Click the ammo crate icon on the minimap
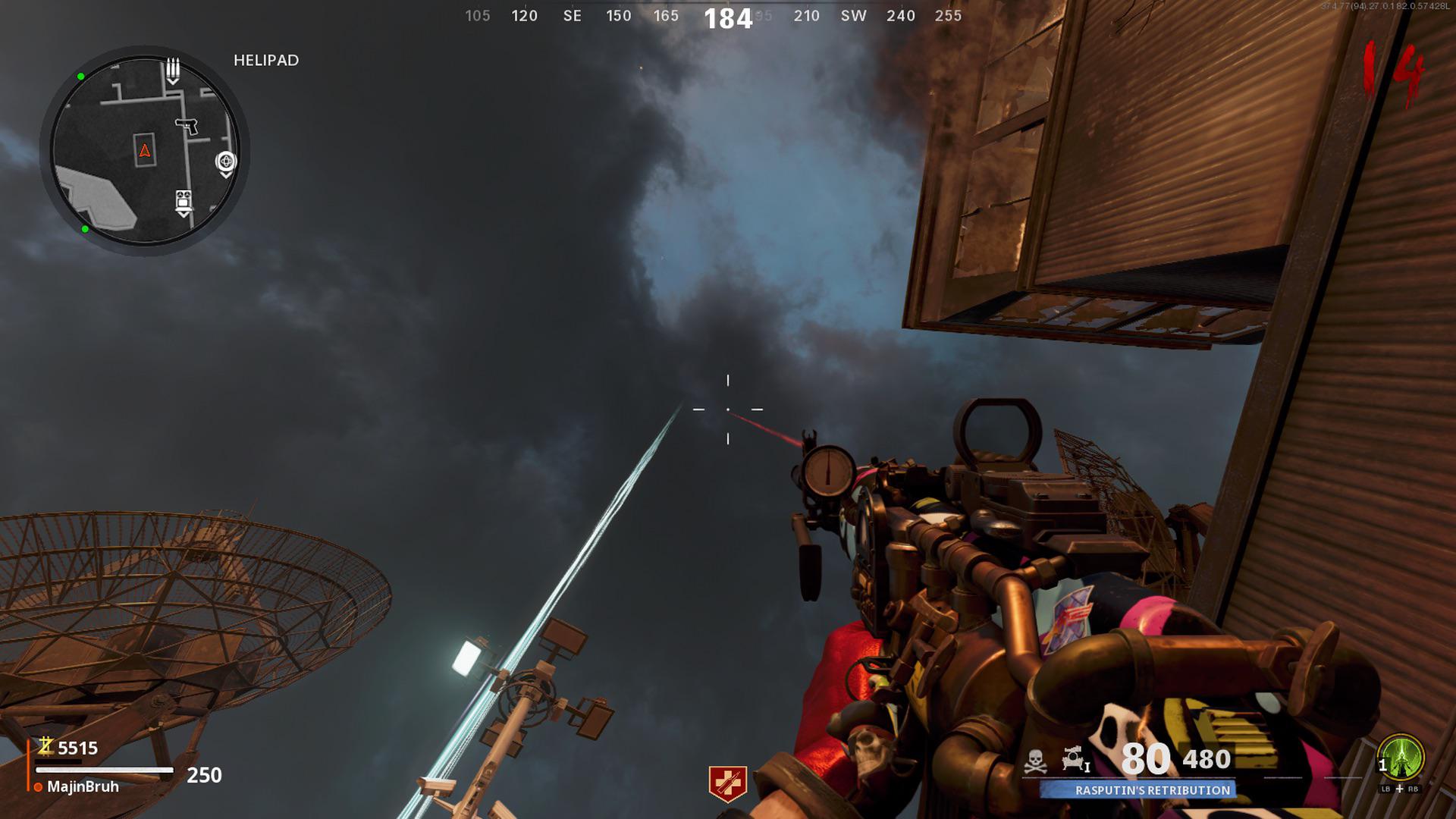 pos(173,70)
